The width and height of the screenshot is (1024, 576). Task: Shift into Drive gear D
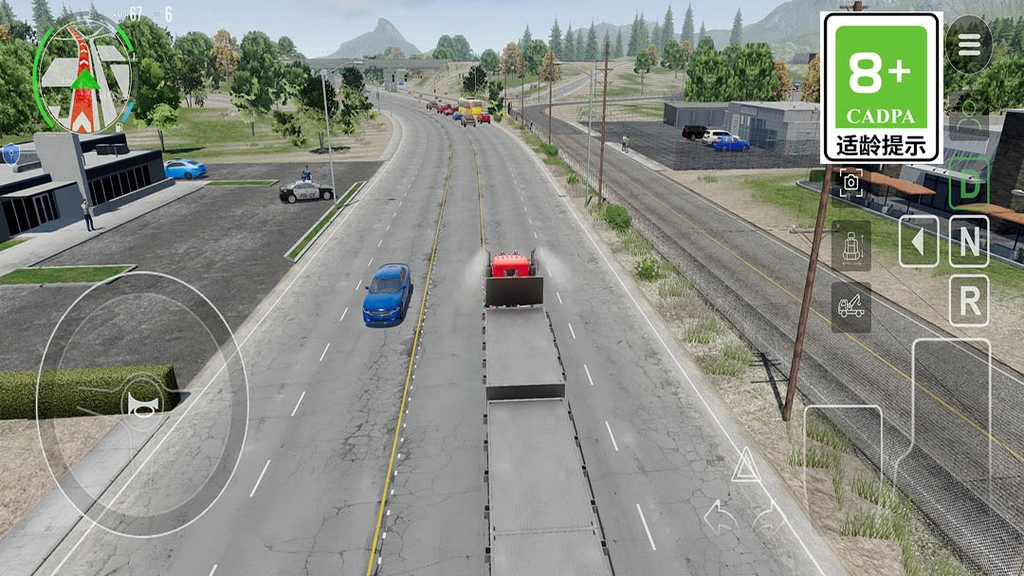pos(969,183)
